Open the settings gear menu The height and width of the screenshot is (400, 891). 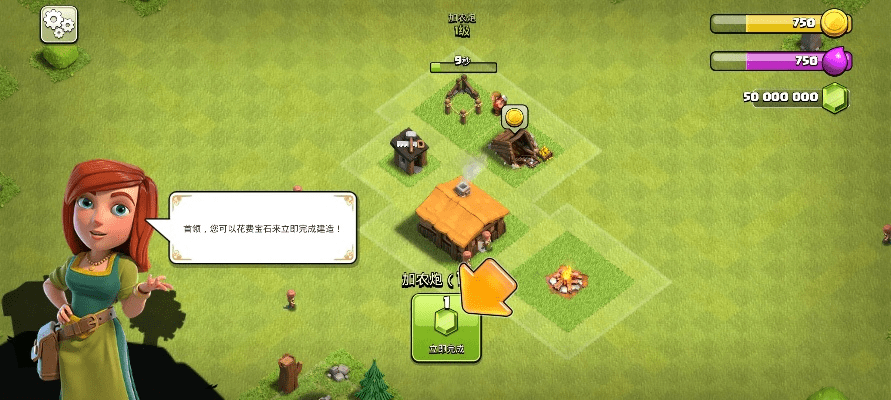coord(59,24)
